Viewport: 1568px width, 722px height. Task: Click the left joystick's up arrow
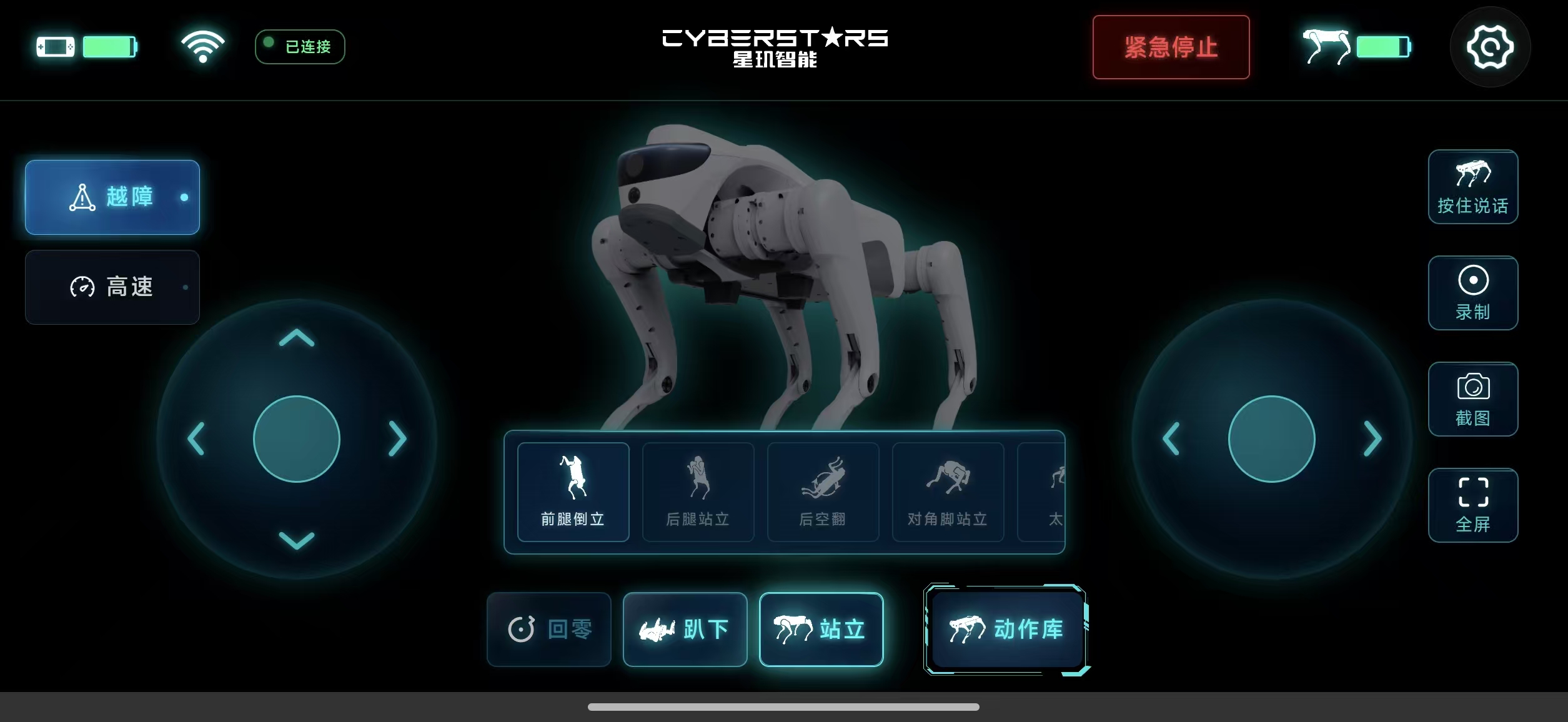point(297,339)
